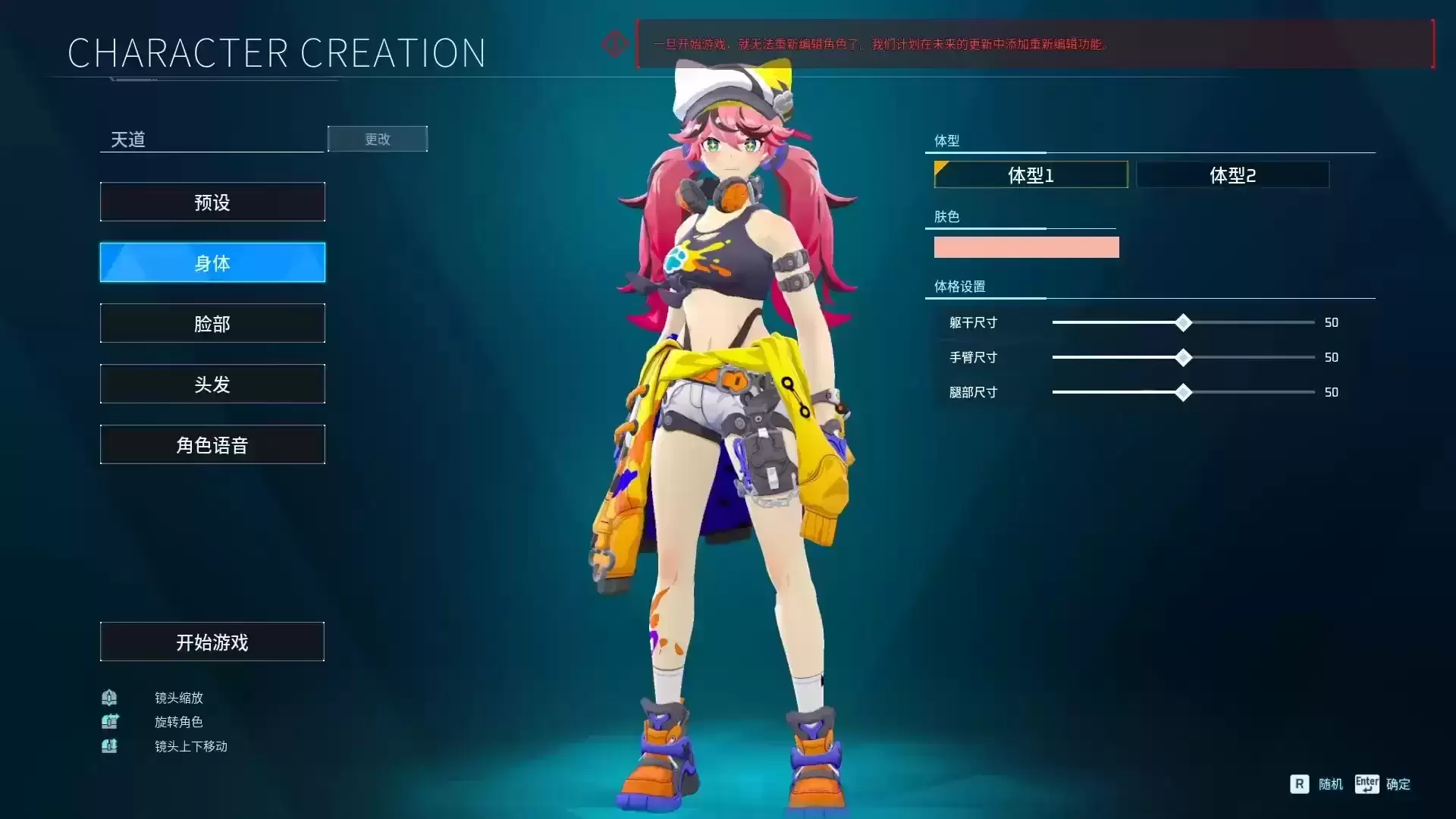The height and width of the screenshot is (819, 1456).
Task: Switch to body type 体型2
Action: click(1232, 174)
